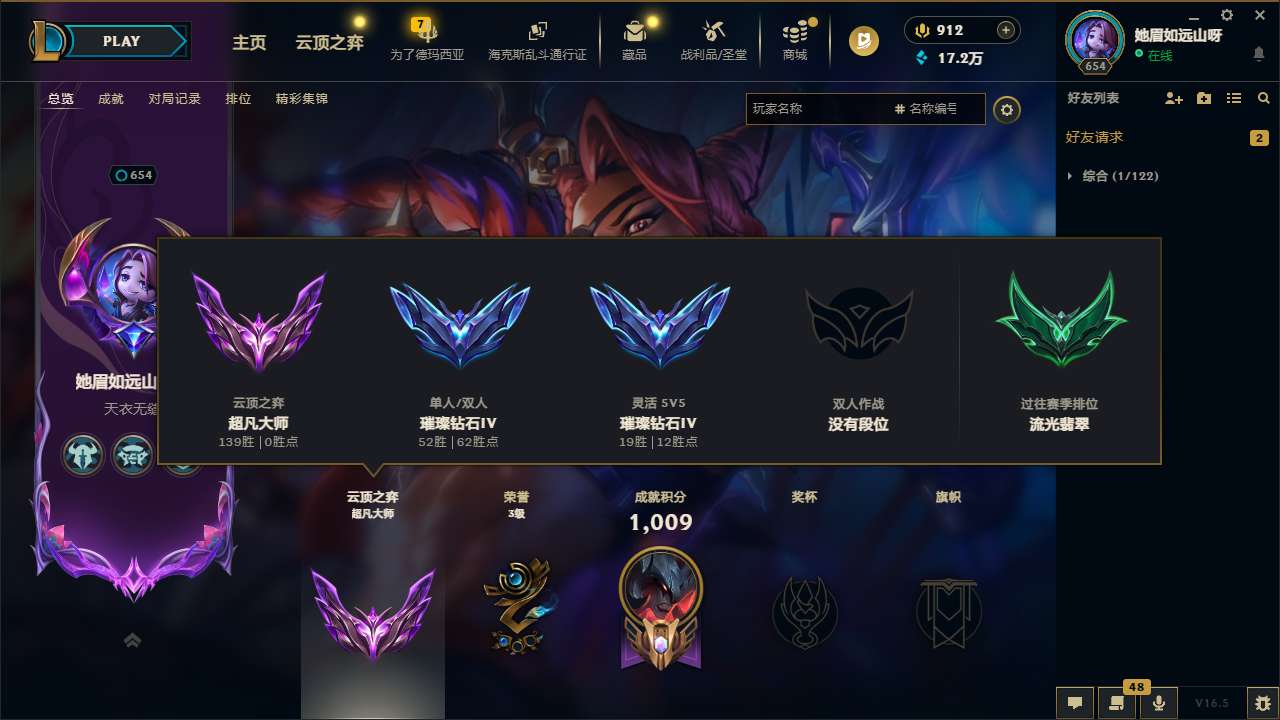Open the 藏品 collection icon
The width and height of the screenshot is (1280, 720).
(635, 40)
